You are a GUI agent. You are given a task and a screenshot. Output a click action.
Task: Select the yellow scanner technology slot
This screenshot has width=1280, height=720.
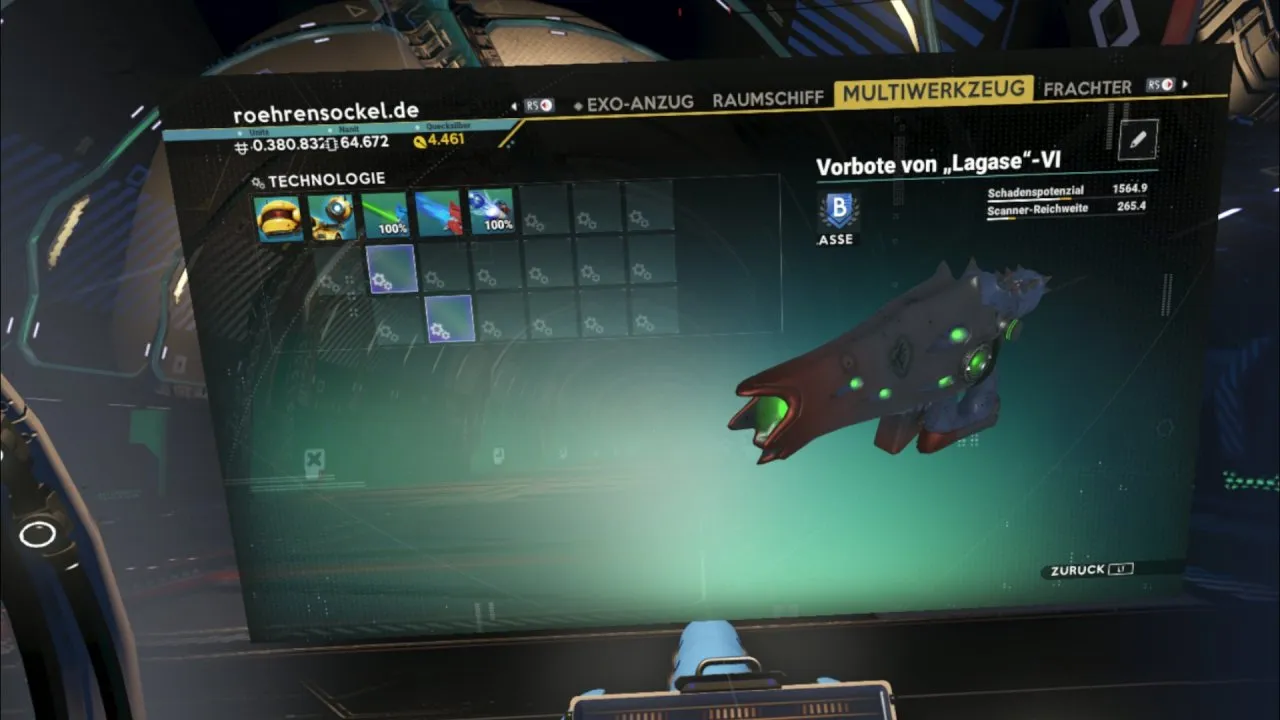click(278, 218)
